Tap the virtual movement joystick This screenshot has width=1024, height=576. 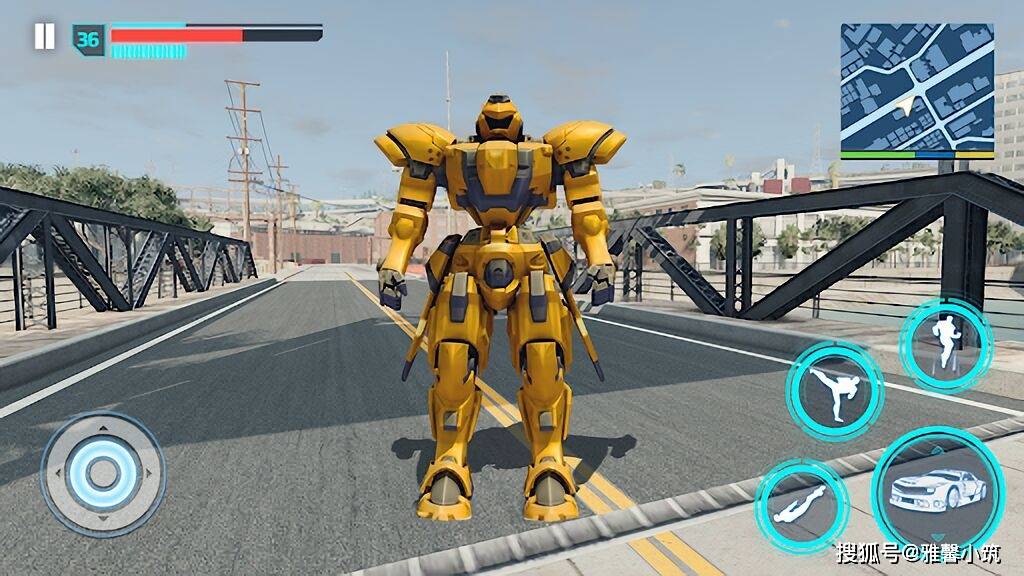point(102,472)
